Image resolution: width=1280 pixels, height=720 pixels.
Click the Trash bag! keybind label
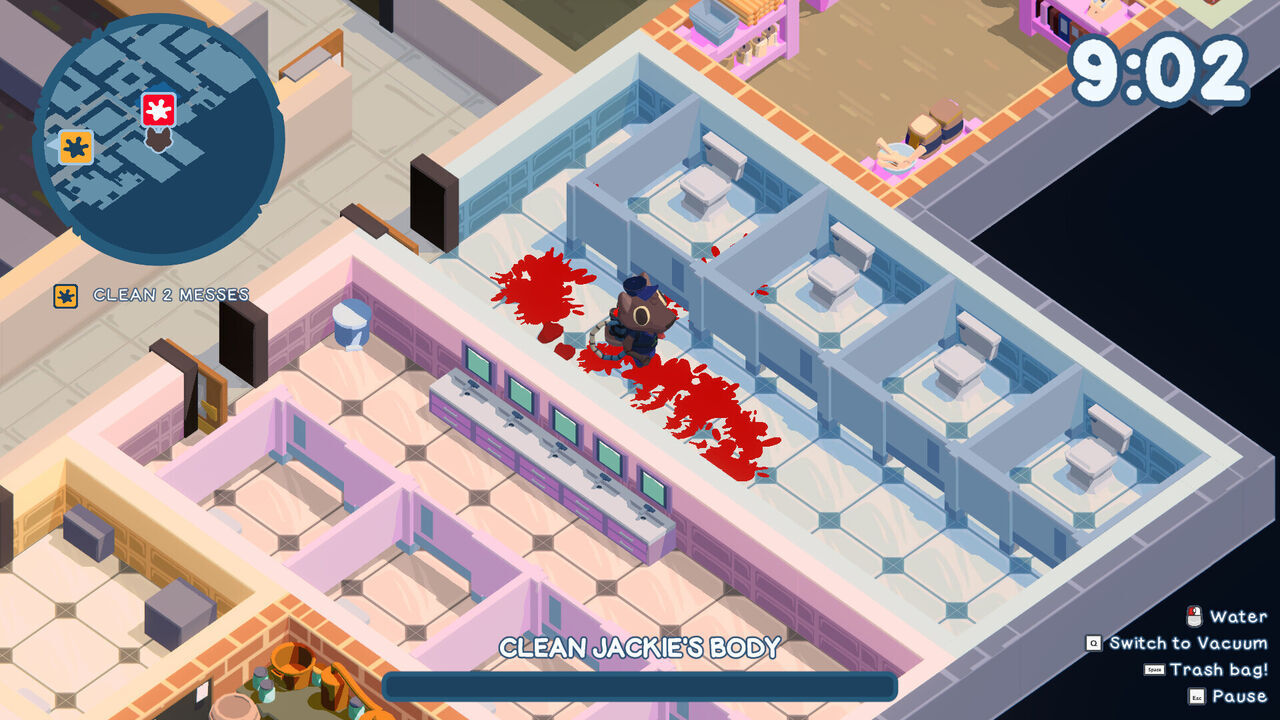(x=1220, y=668)
